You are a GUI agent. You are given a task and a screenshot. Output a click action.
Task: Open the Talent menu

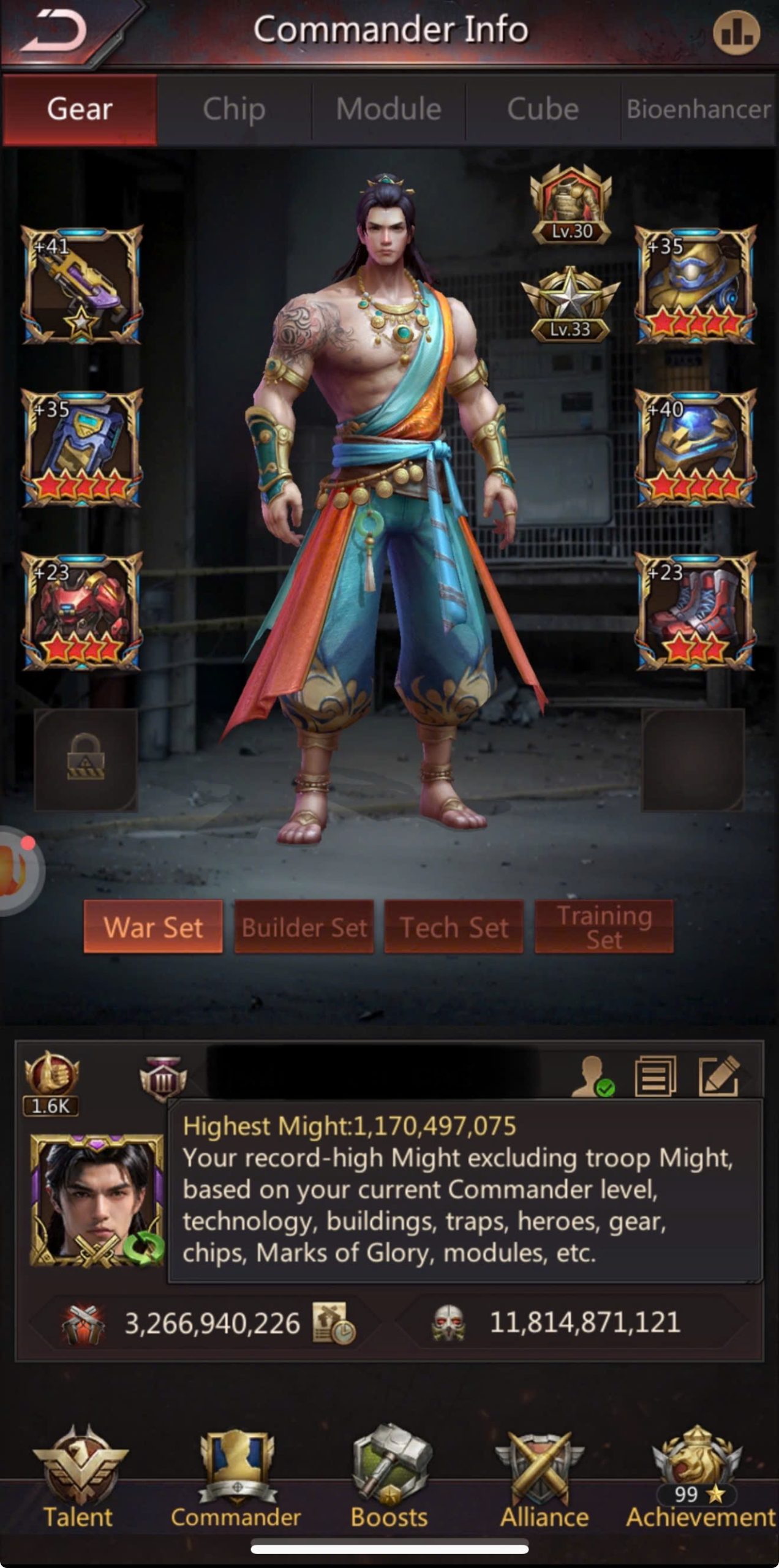click(79, 1481)
